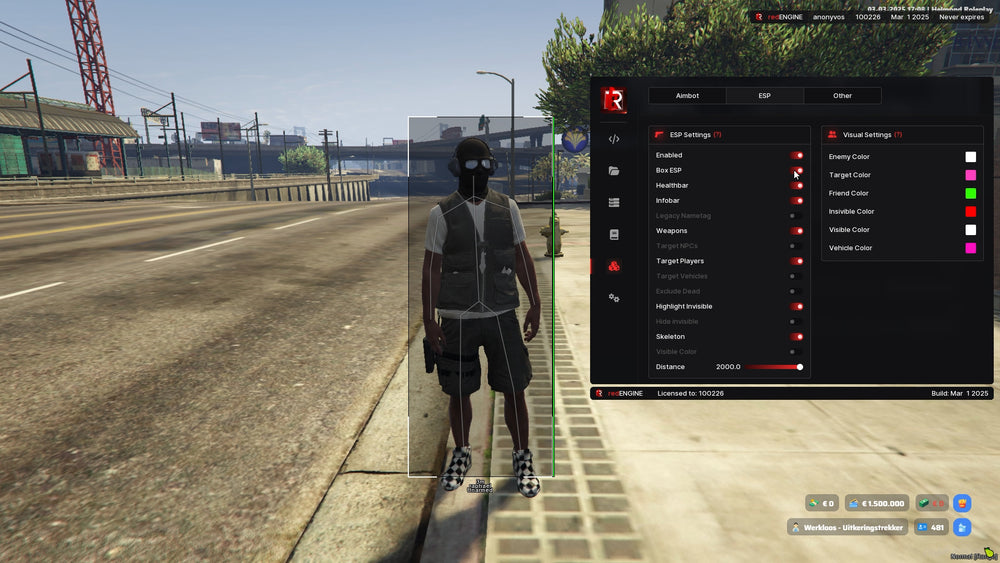1000x563 pixels.
Task: Pick the Enemy Color swatch
Action: tap(970, 157)
